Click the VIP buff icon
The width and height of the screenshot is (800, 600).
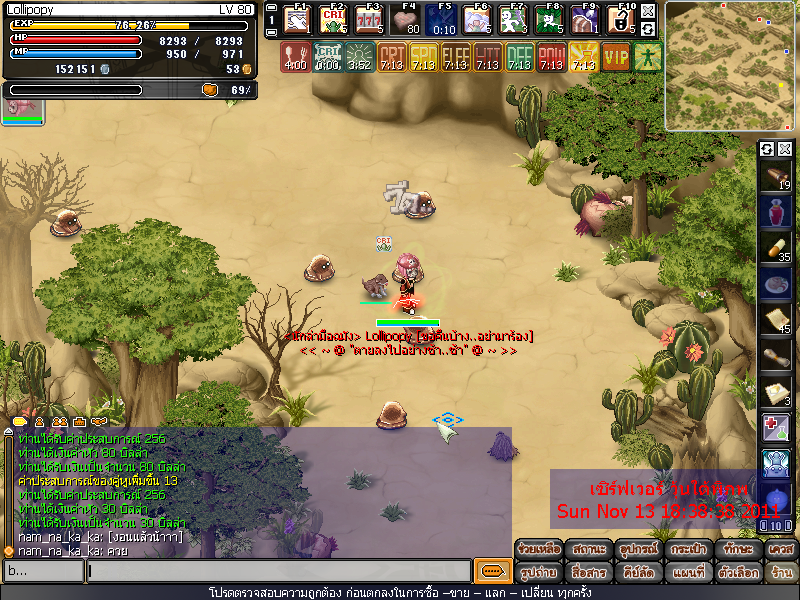616,56
